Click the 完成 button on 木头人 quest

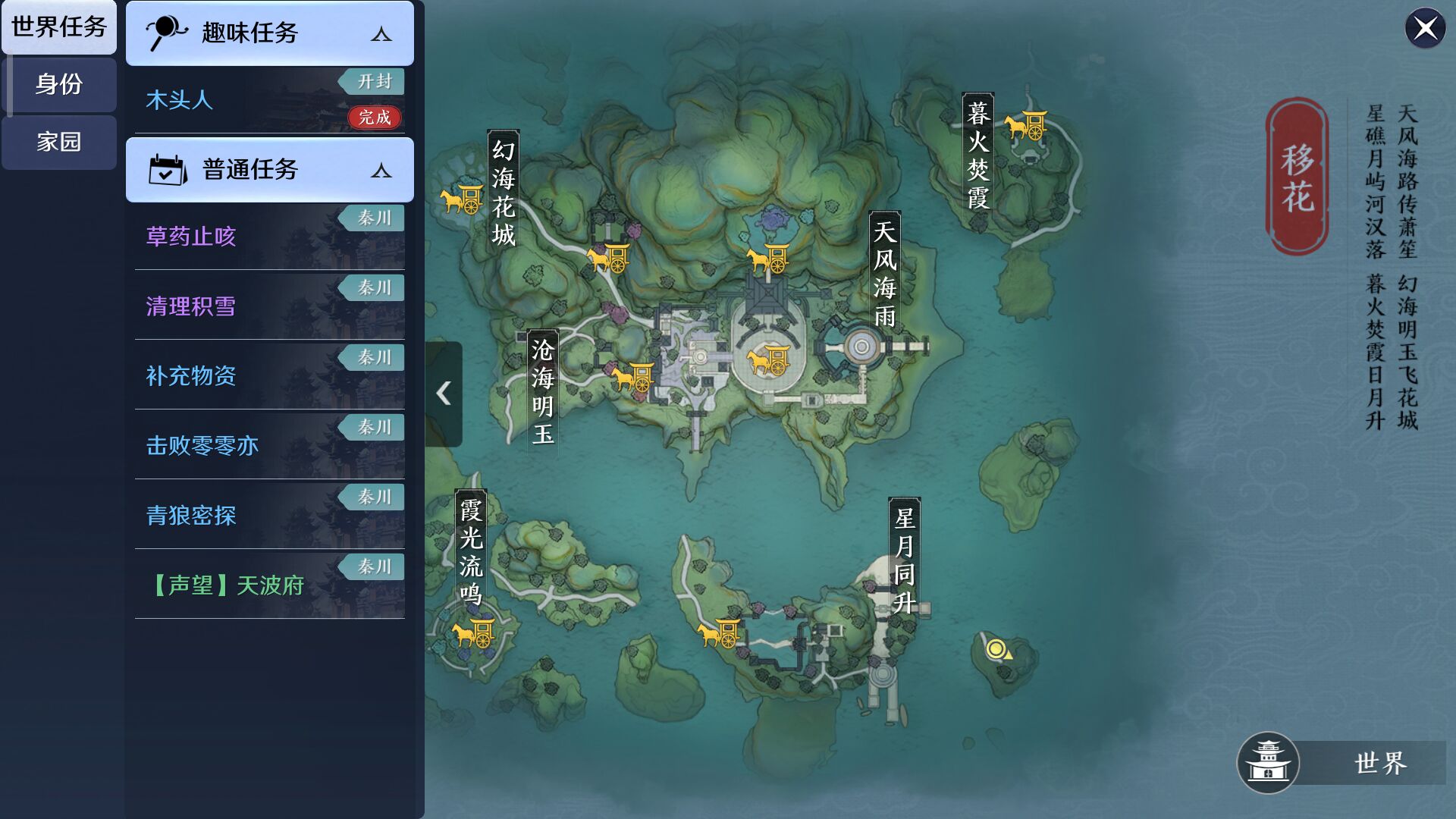point(373,119)
